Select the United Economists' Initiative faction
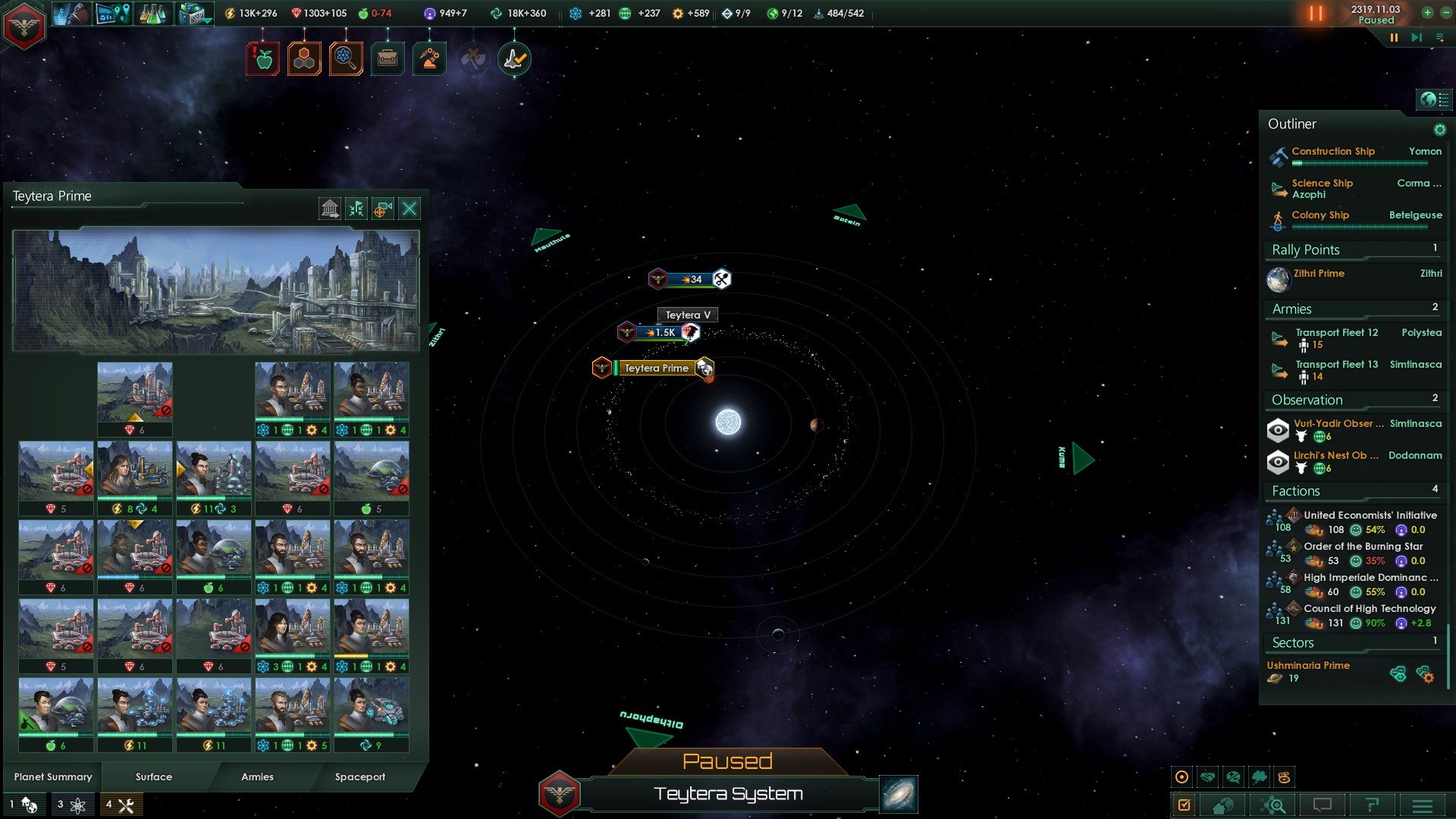1456x819 pixels. coord(1370,516)
